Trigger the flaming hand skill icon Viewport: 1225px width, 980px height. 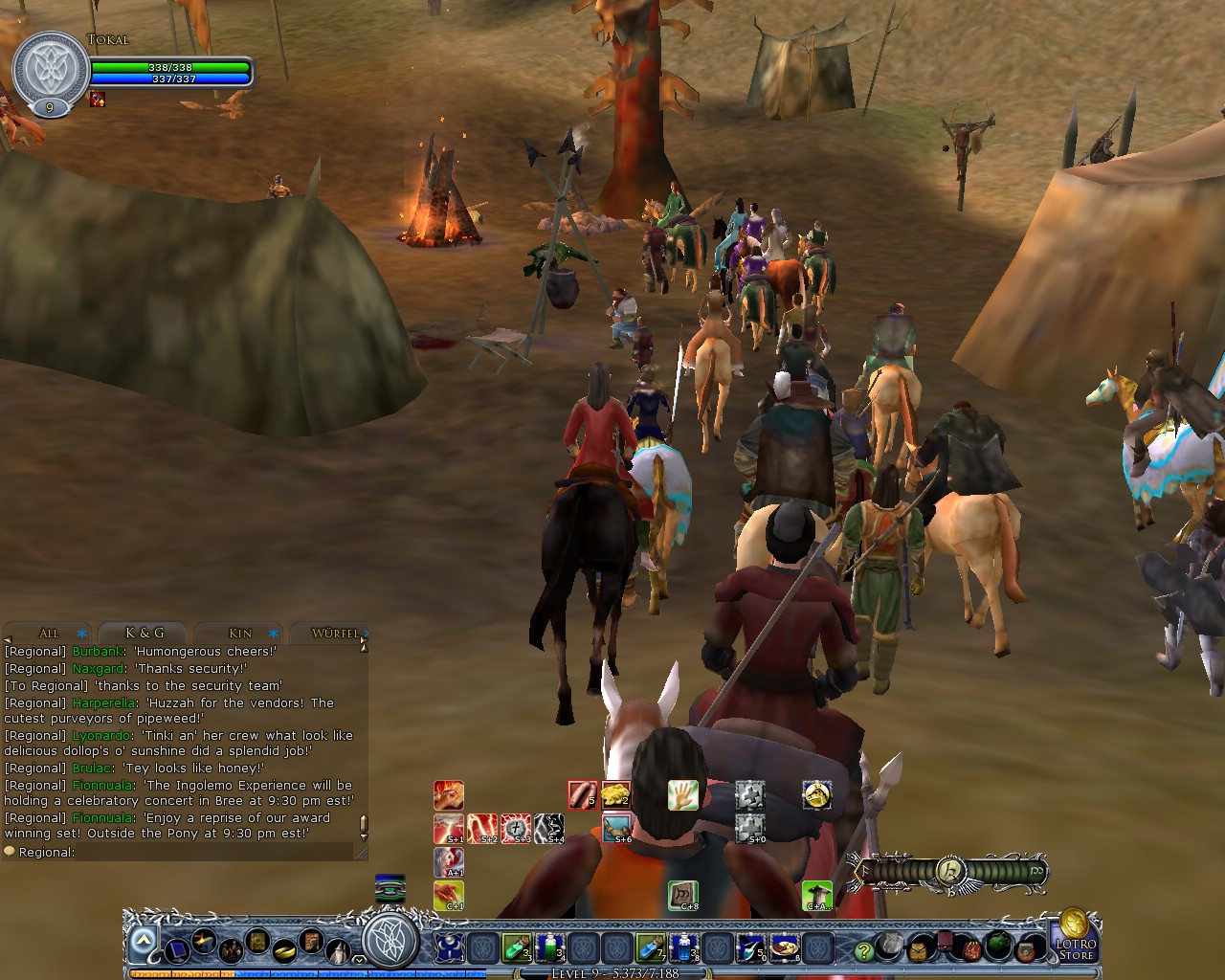(449, 794)
